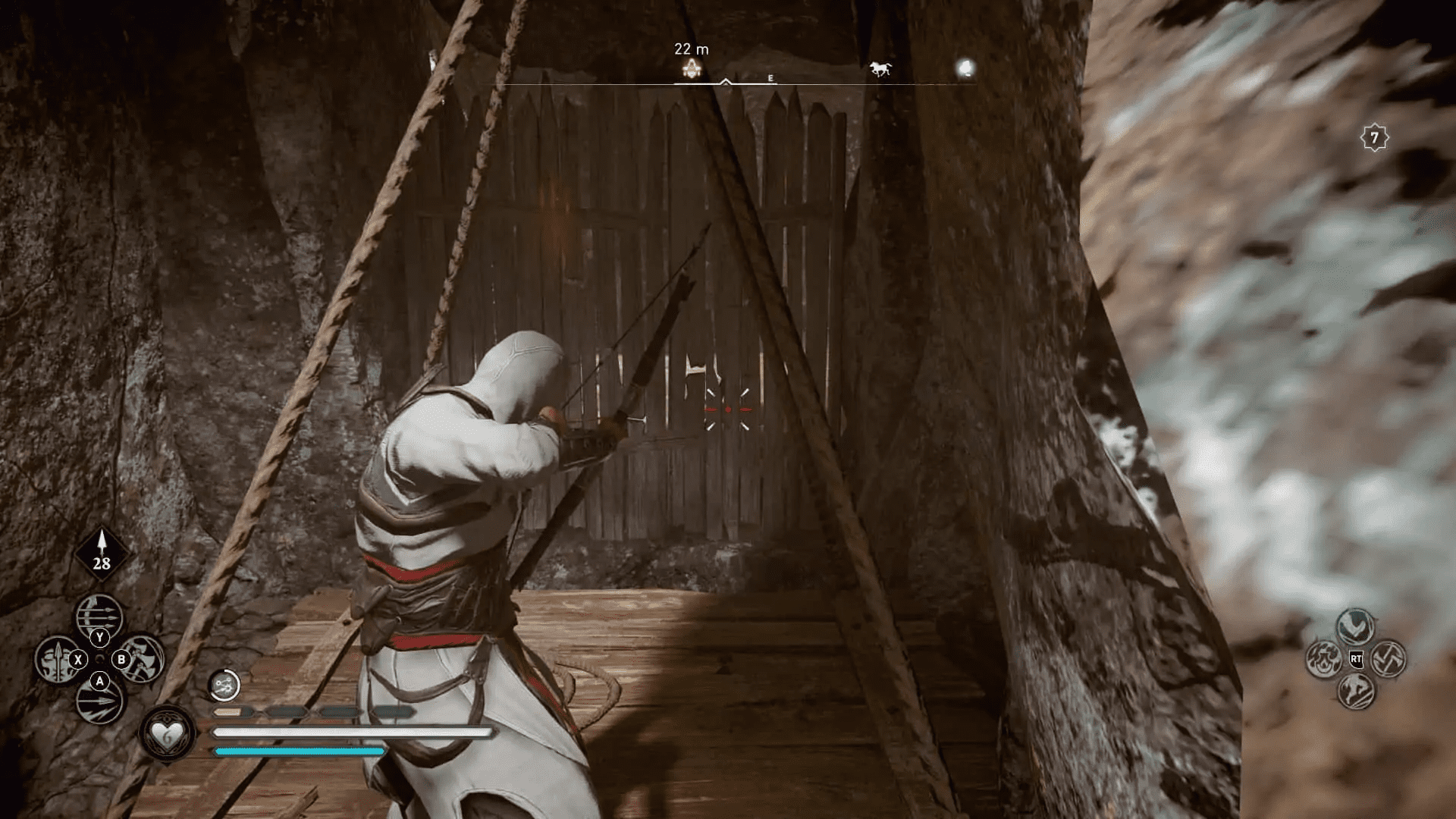This screenshot has height=819, width=1456.
Task: Click the E east marker on compass
Action: pos(771,77)
